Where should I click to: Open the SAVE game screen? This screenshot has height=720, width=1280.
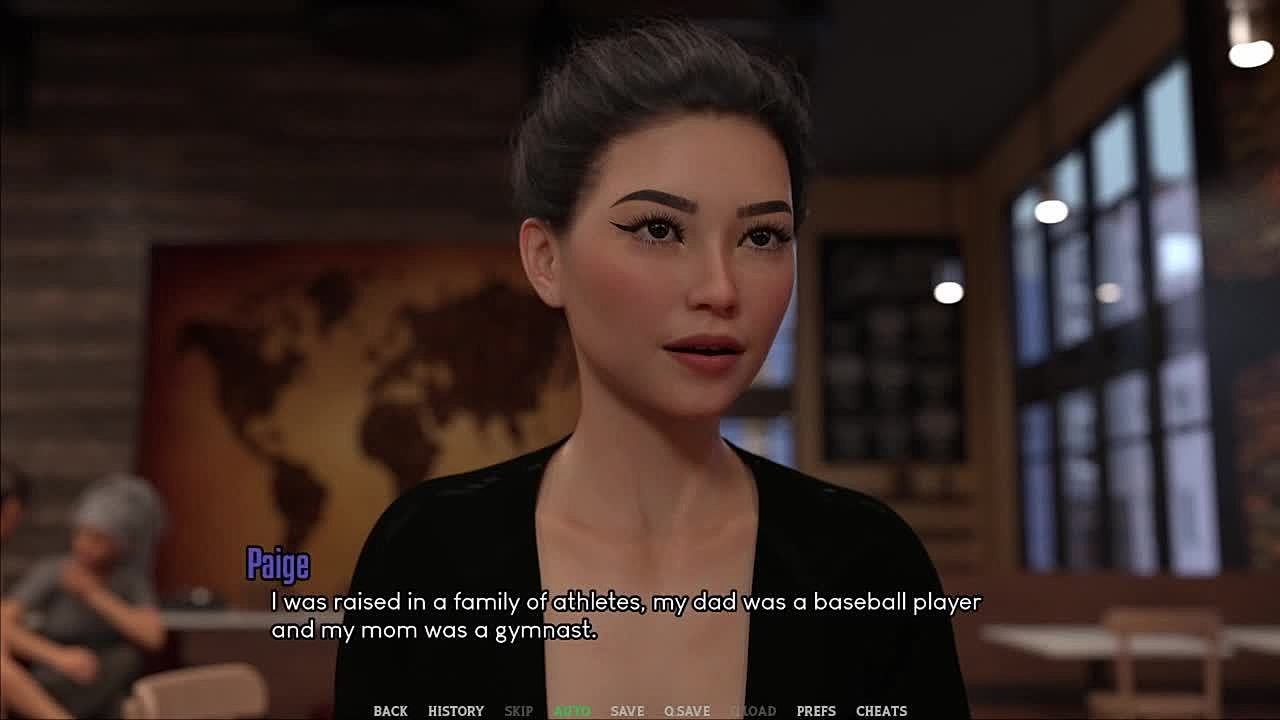pyautogui.click(x=627, y=711)
